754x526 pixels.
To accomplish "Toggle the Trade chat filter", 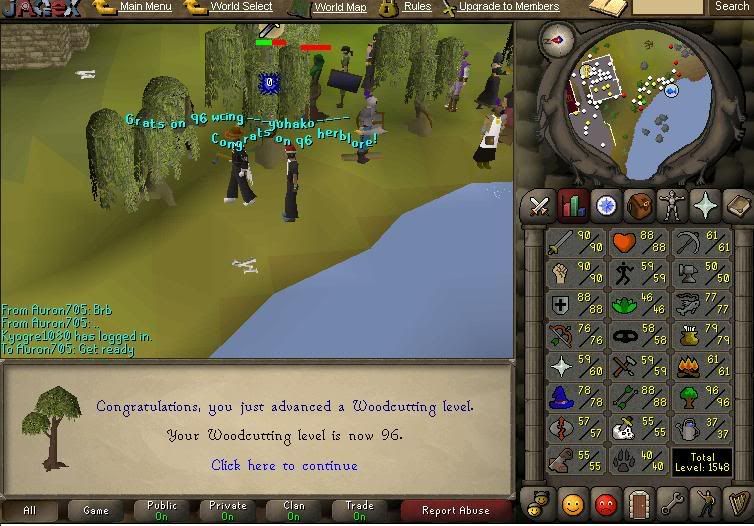I will (x=360, y=511).
